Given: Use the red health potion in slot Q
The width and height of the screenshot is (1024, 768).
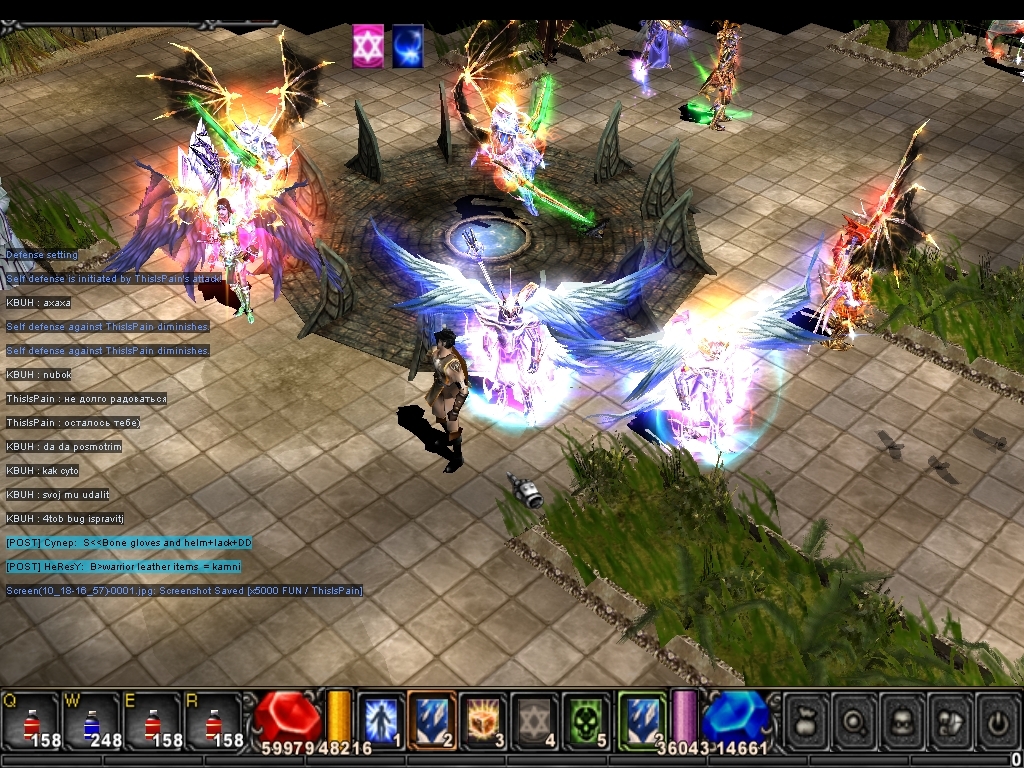Looking at the screenshot, I should (x=30, y=722).
